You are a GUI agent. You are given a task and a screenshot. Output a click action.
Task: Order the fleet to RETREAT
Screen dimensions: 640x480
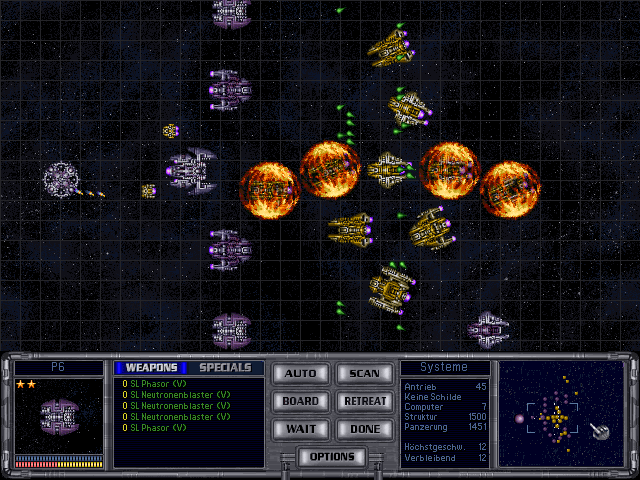pyautogui.click(x=364, y=401)
